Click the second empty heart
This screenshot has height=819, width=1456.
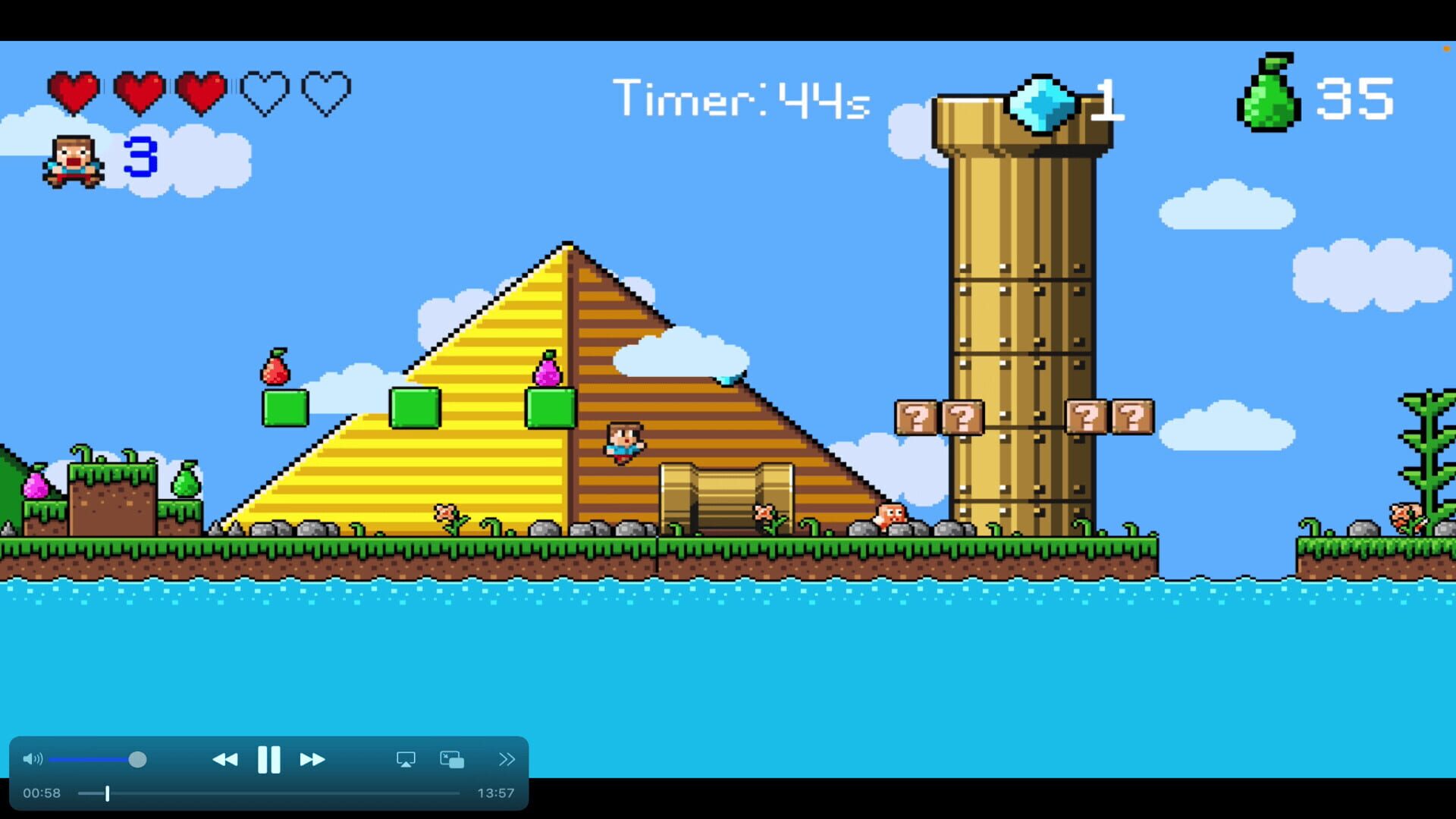click(264, 91)
